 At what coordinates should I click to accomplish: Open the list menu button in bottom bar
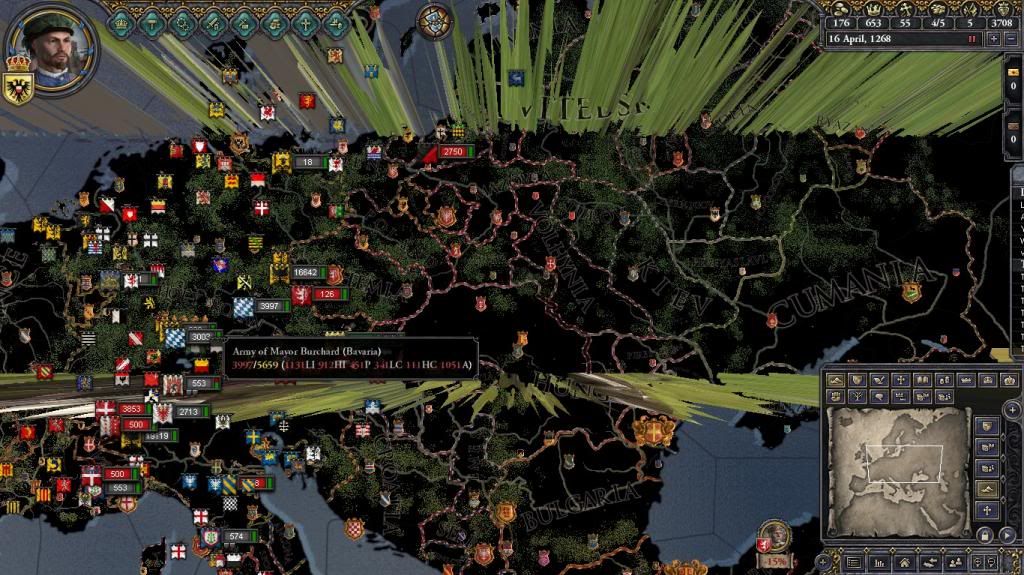pyautogui.click(x=853, y=564)
